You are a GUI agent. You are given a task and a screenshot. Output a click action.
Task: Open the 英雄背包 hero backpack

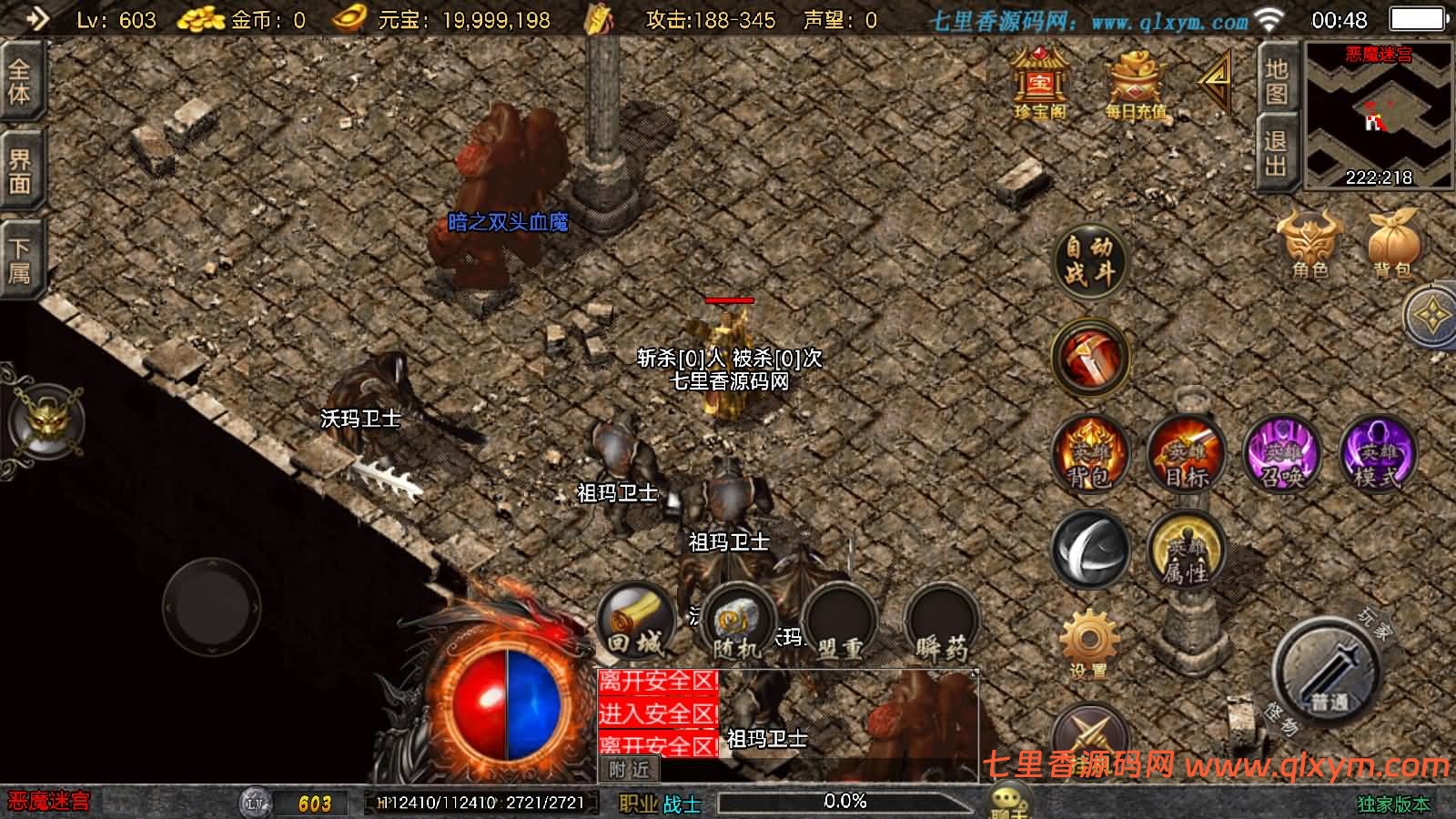[1090, 458]
